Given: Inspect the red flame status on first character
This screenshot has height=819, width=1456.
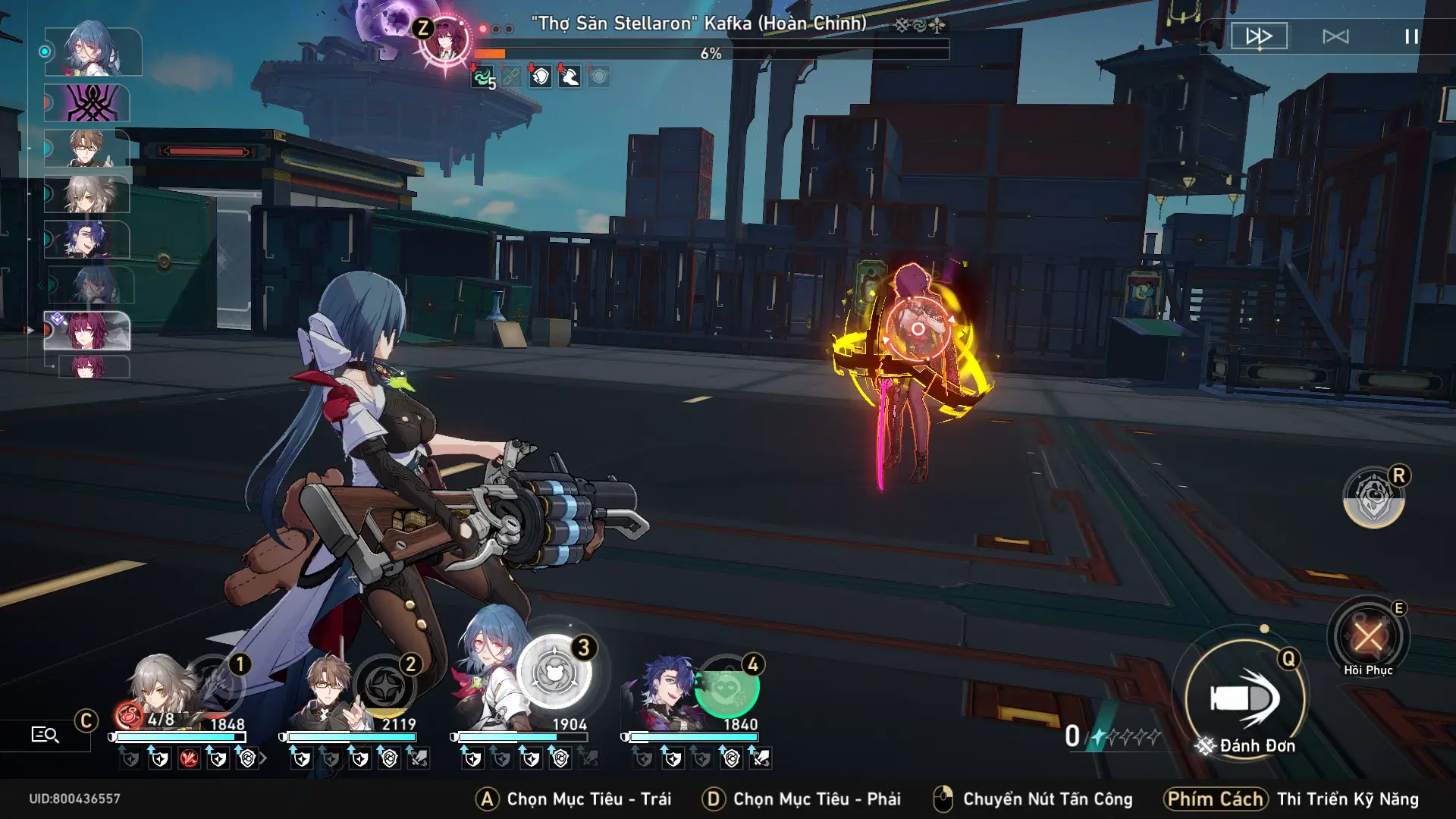Looking at the screenshot, I should click(189, 758).
